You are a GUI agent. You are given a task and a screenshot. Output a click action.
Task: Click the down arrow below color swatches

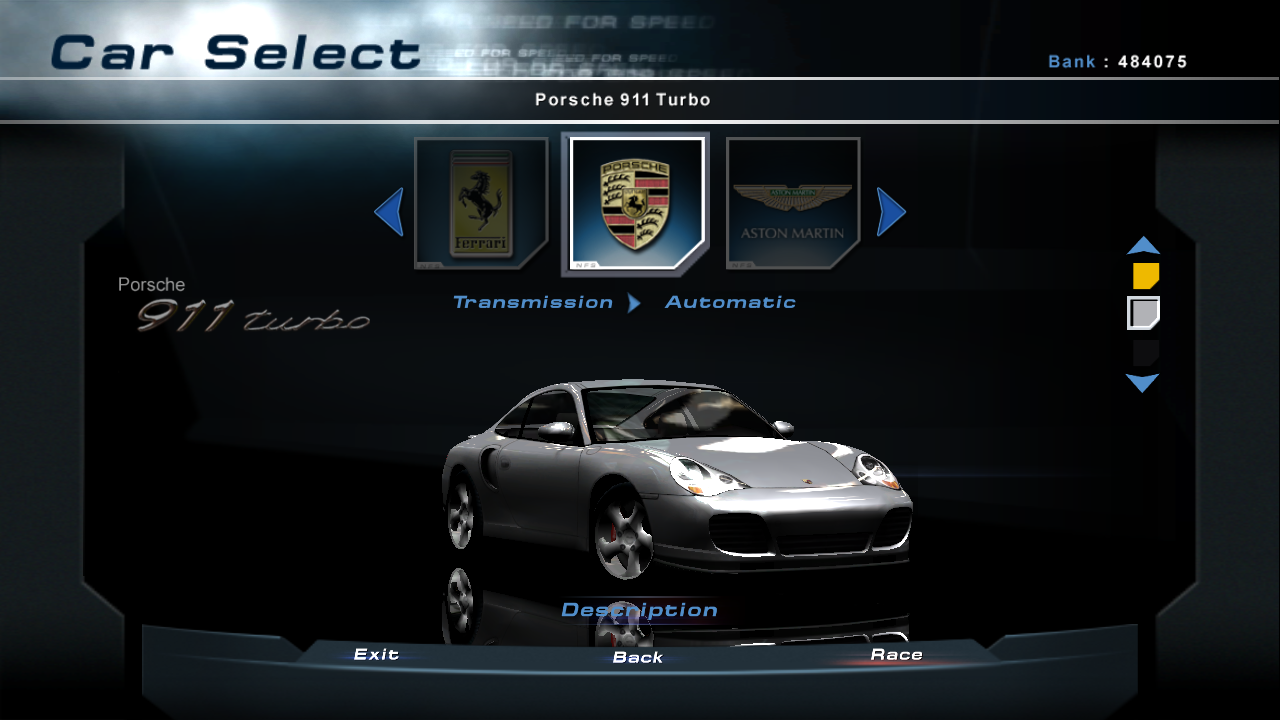(1142, 383)
